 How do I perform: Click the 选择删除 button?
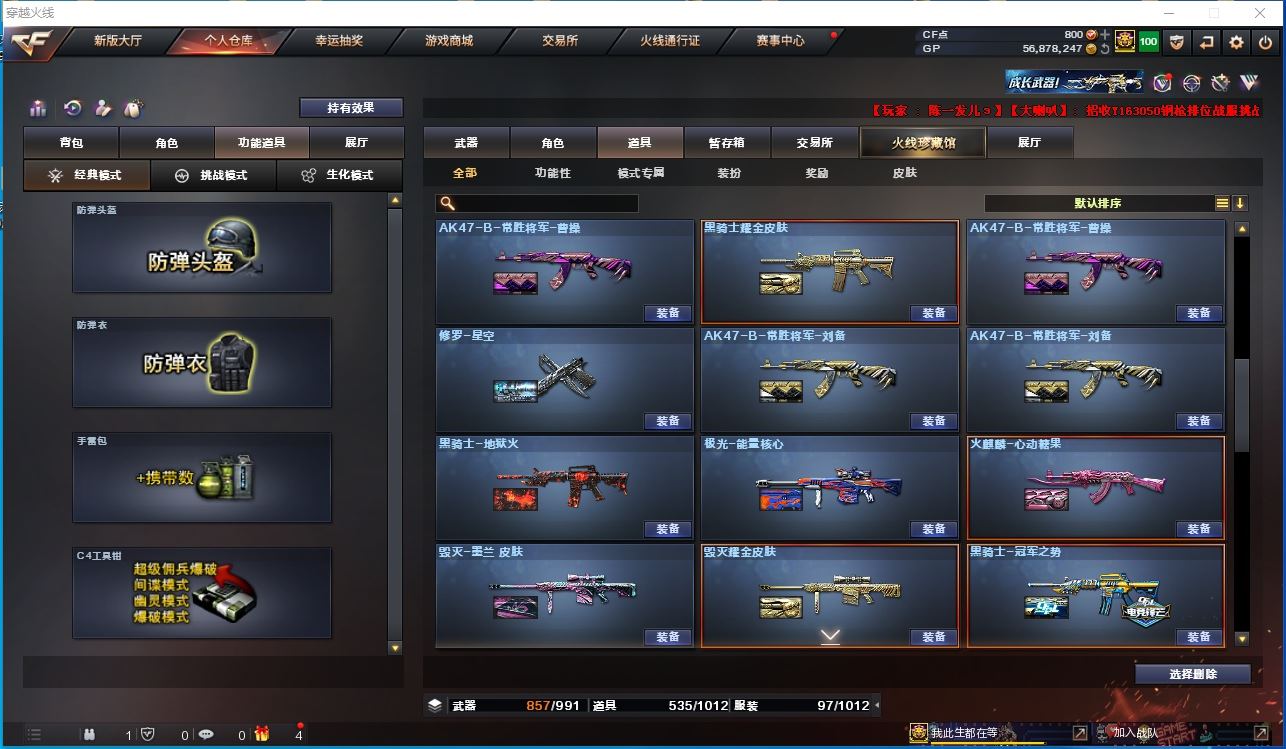click(1193, 674)
